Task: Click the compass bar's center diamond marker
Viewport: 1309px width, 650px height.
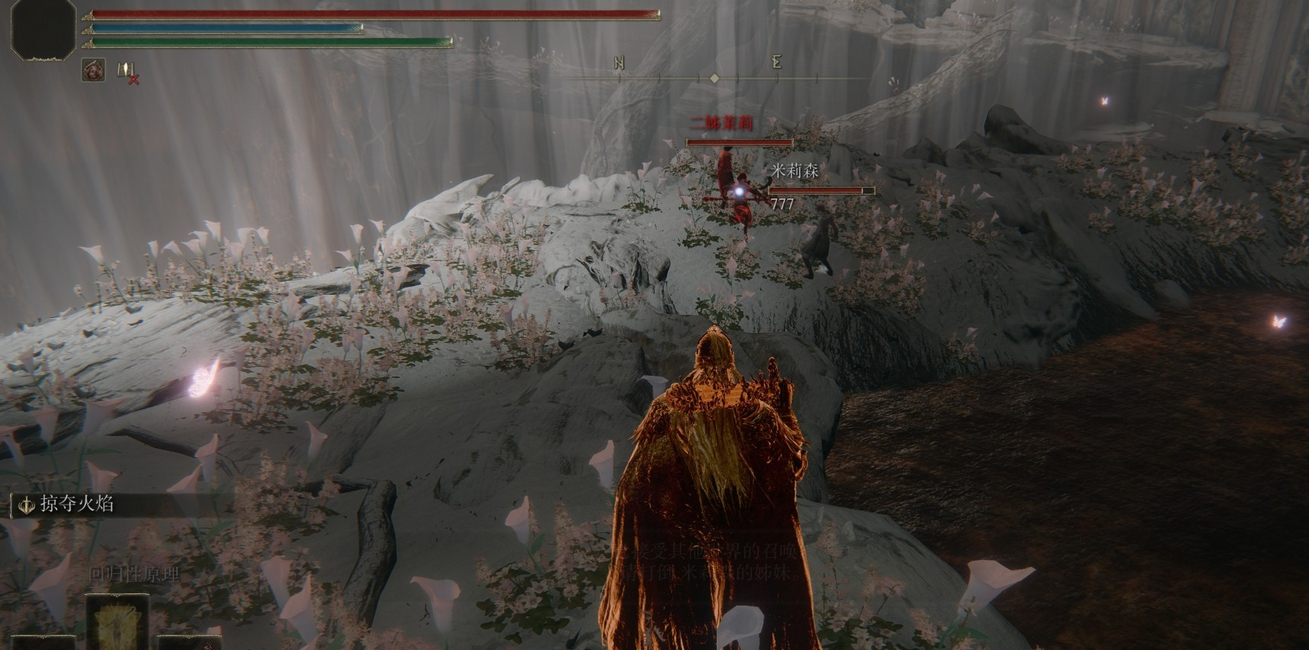Action: pyautogui.click(x=714, y=78)
